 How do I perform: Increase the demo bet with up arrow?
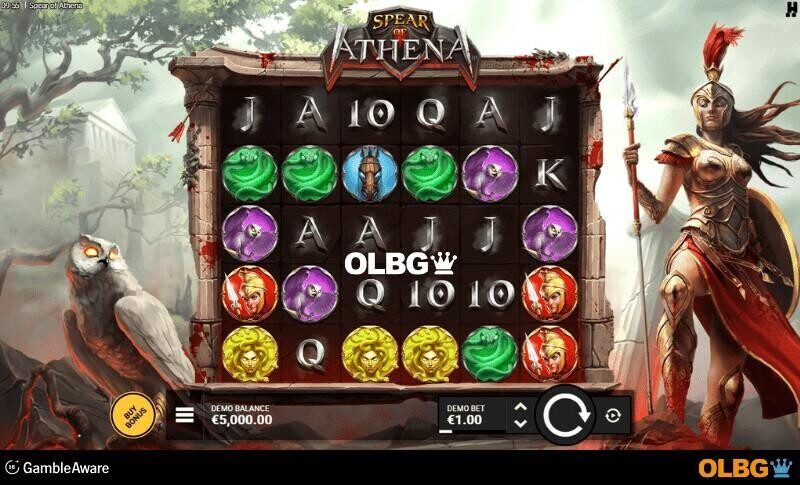click(x=518, y=406)
